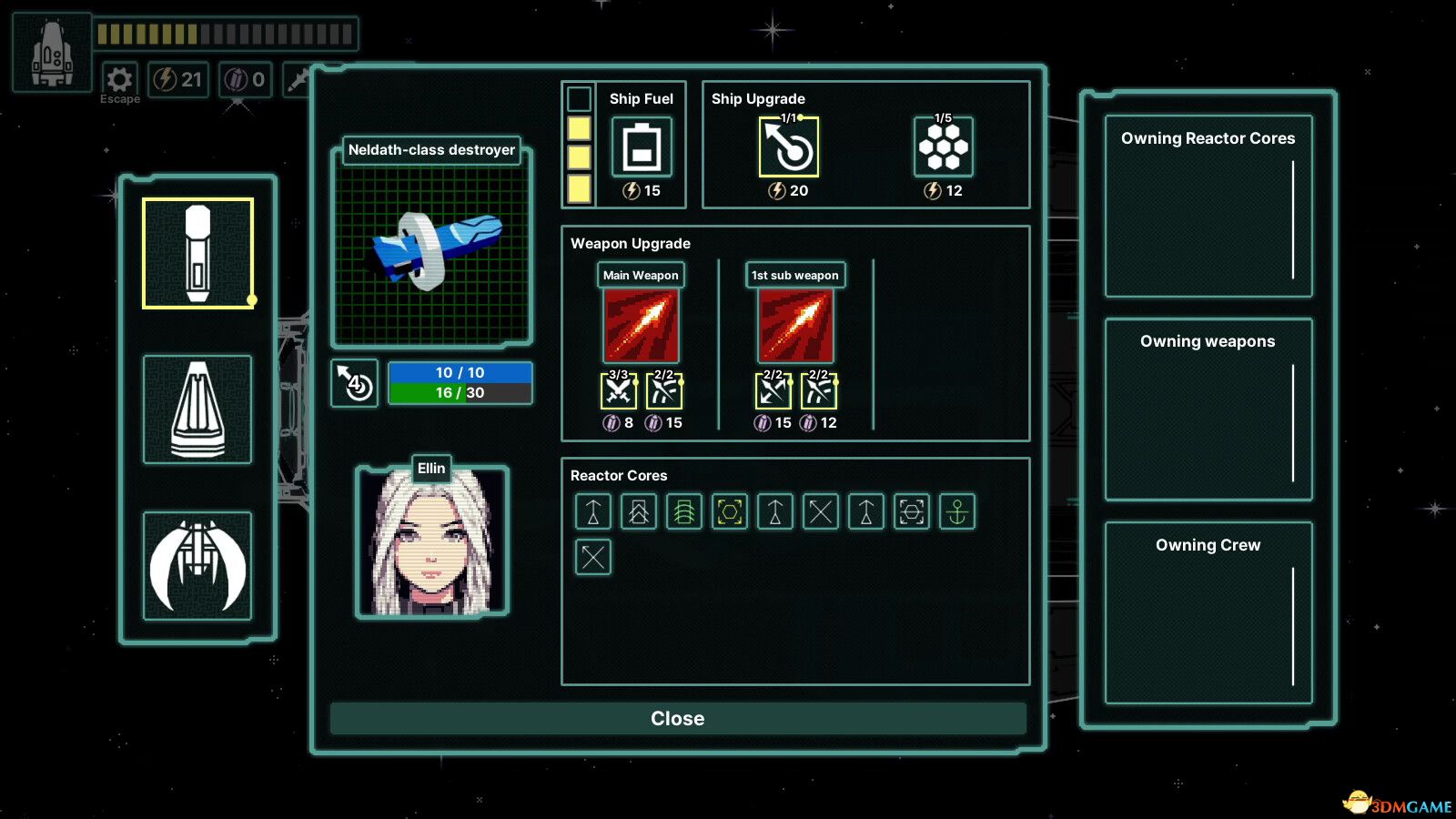Purchase the hexagon cluster ship upgrade
Viewport: 1456px width, 819px height.
click(943, 147)
